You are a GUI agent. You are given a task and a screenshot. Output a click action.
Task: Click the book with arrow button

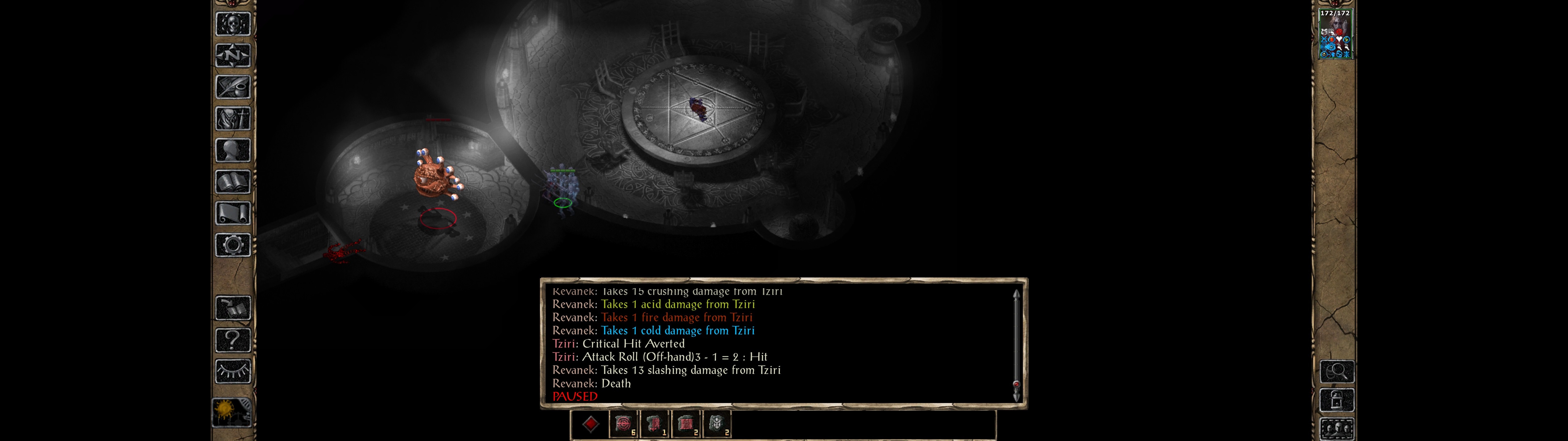pos(232,308)
